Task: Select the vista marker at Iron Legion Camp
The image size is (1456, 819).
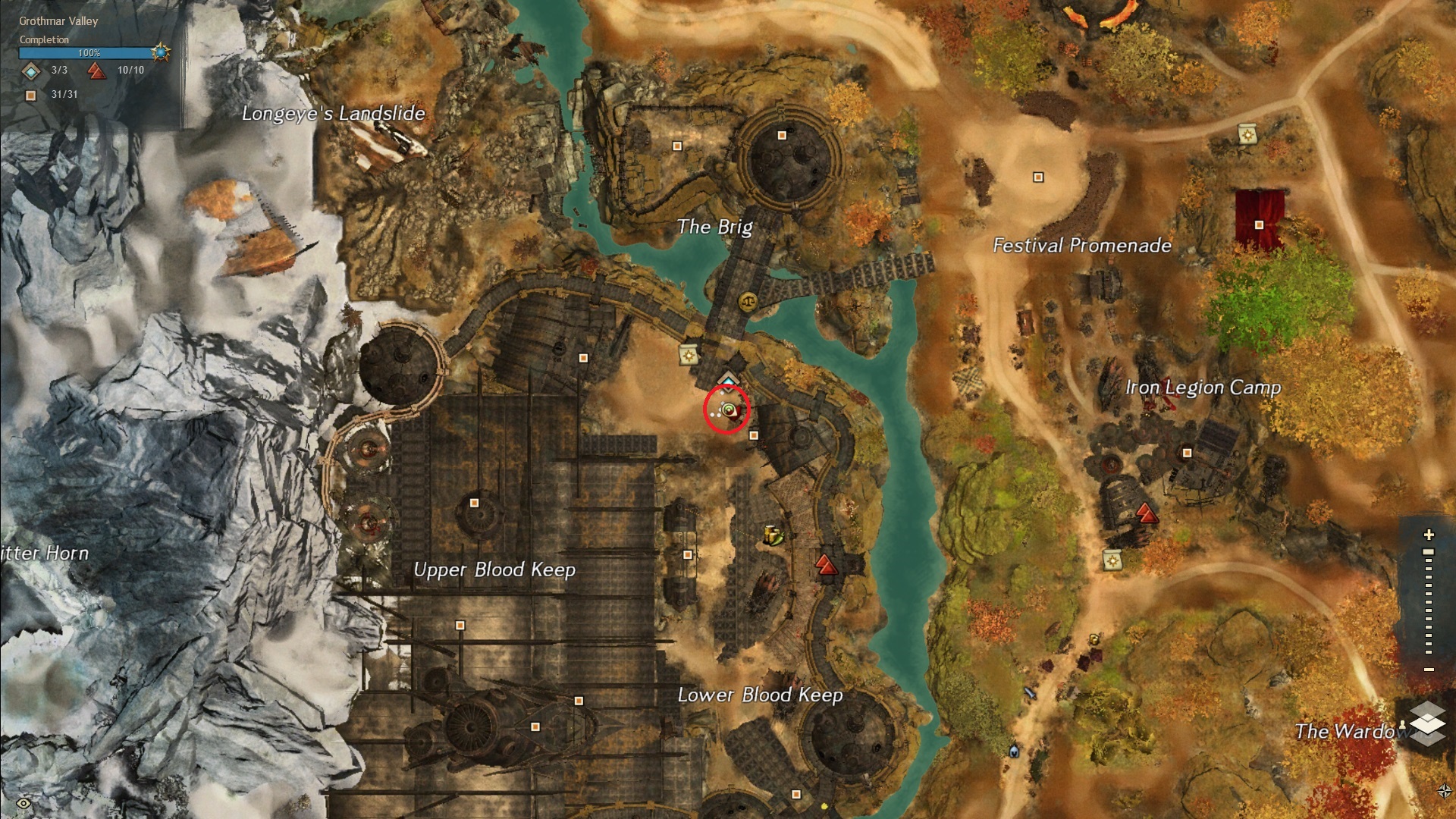Action: [1147, 516]
